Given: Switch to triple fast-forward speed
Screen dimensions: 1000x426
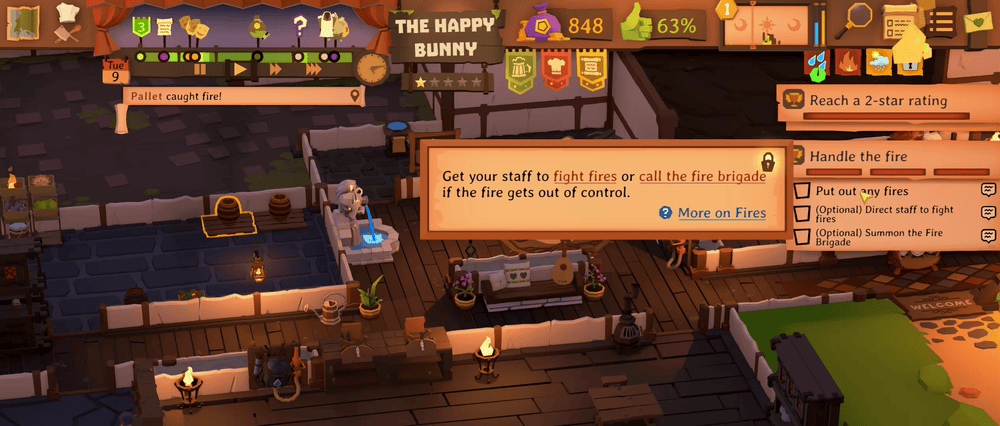Looking at the screenshot, I should pyautogui.click(x=314, y=69).
